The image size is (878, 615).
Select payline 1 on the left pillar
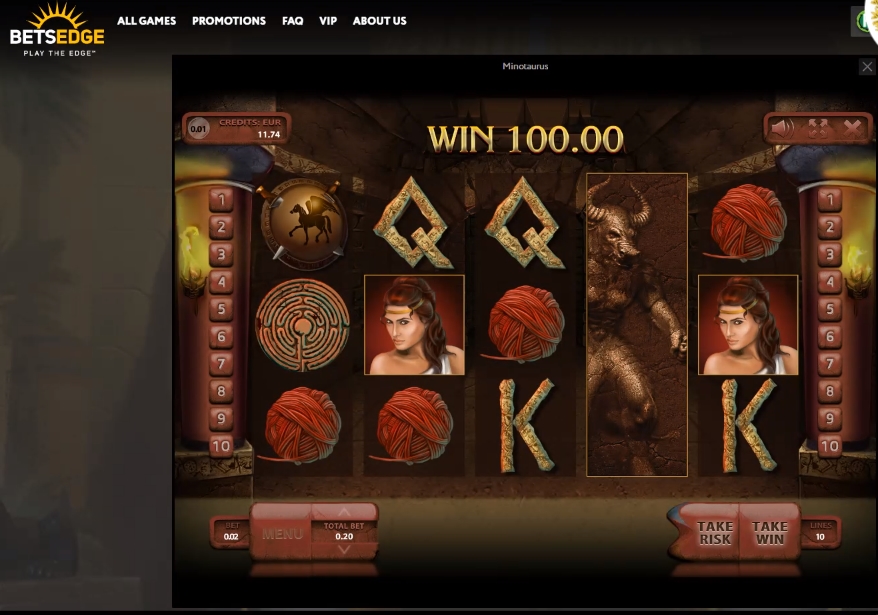click(x=221, y=200)
